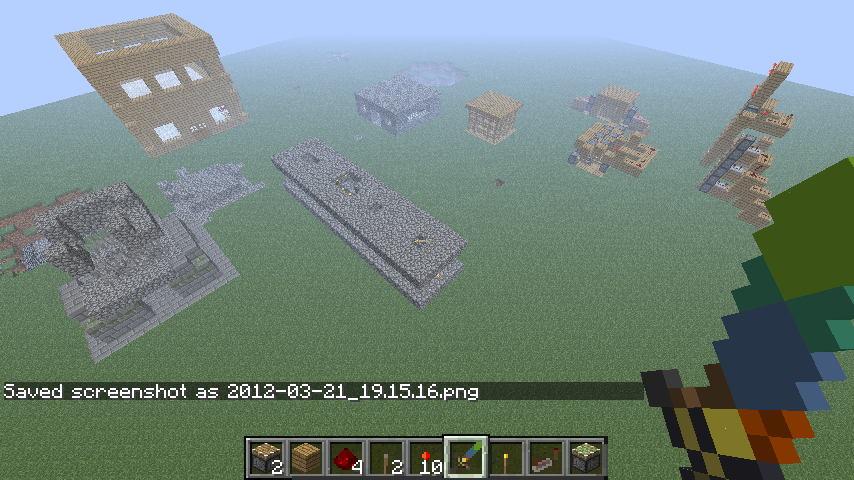Select the regular torch slot

(x=506, y=459)
